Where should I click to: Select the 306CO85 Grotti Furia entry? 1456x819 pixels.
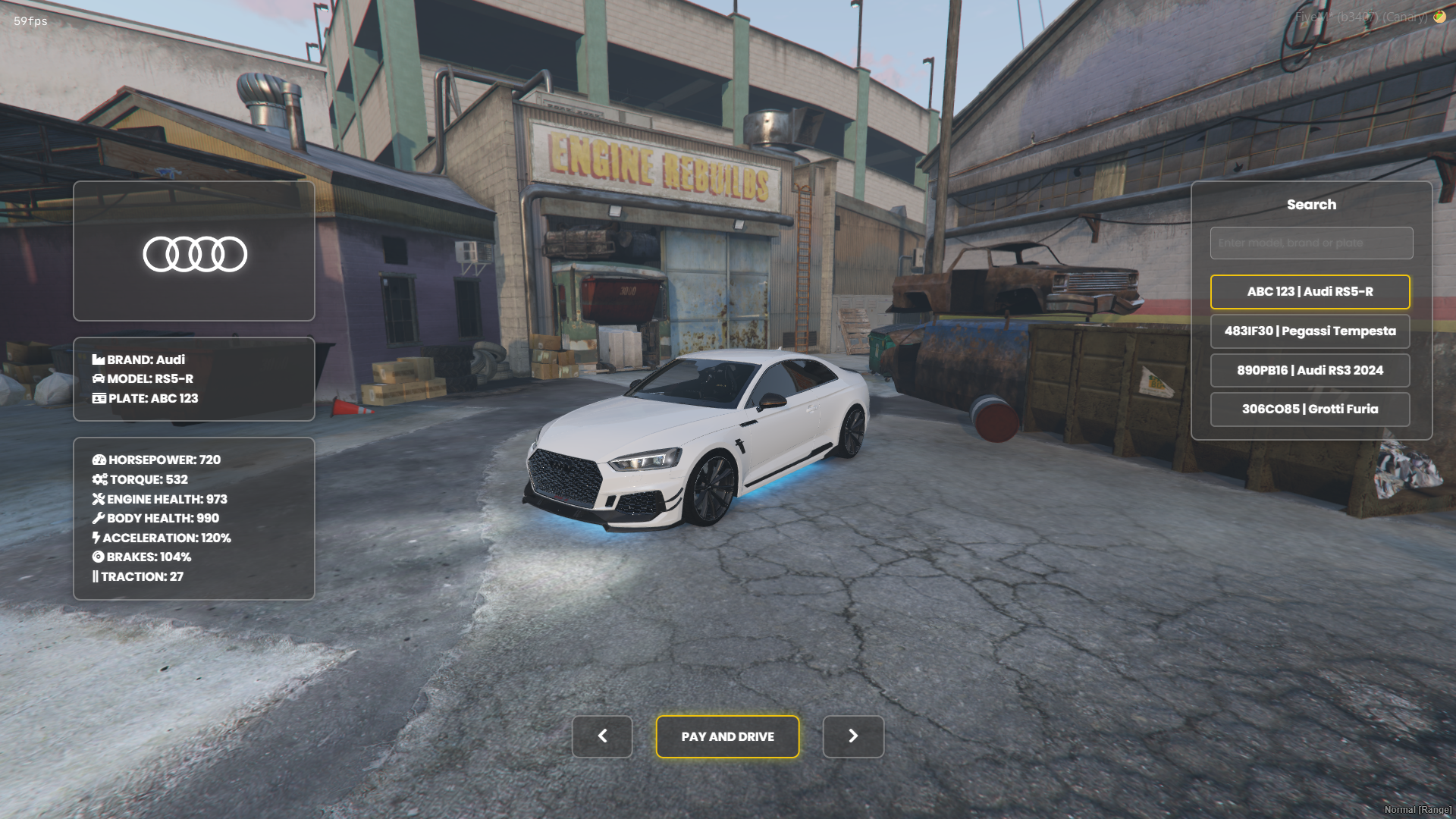click(1310, 409)
